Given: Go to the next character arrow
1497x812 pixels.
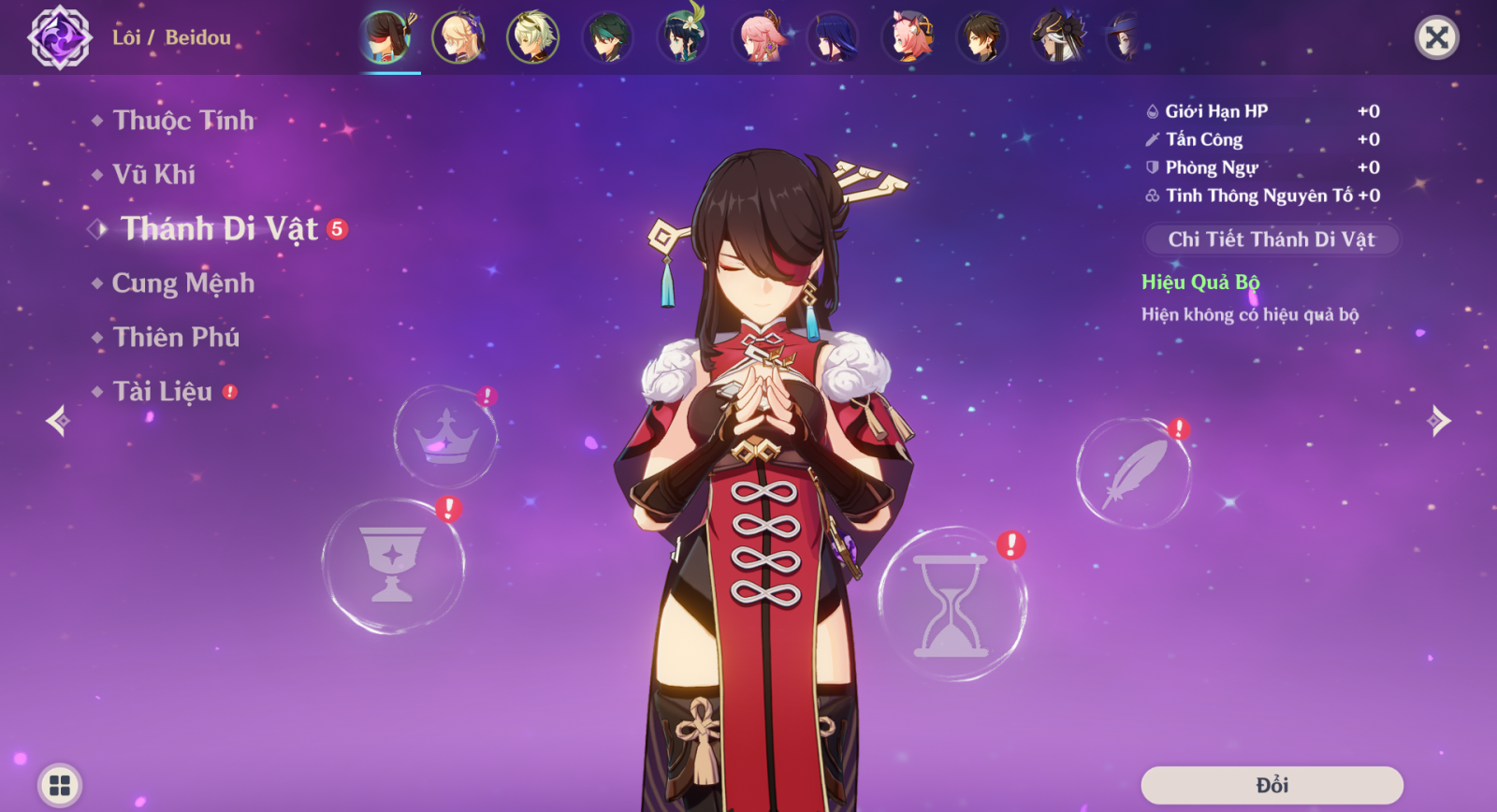Looking at the screenshot, I should coord(1439,421).
